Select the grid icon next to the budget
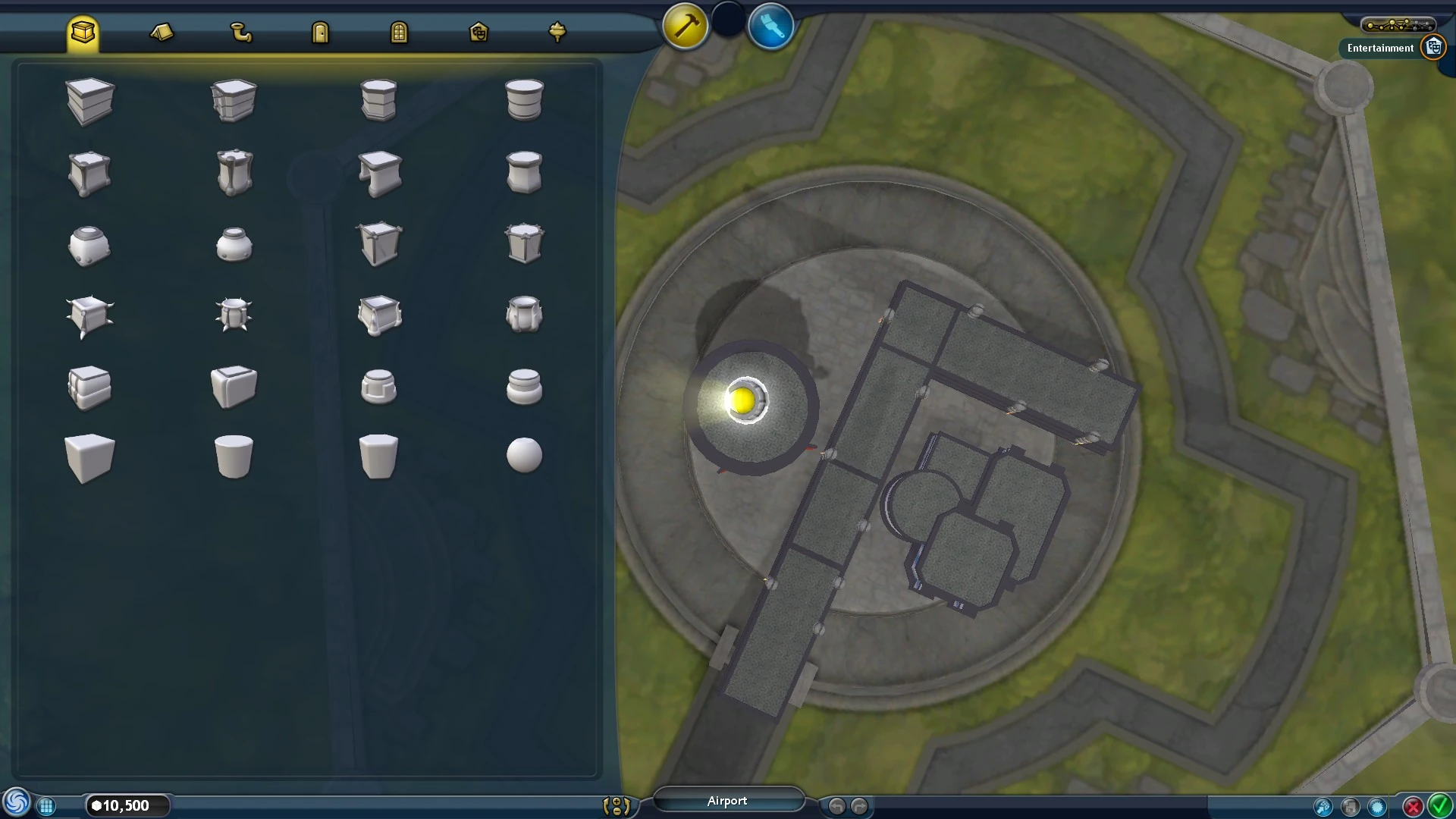This screenshot has width=1456, height=819. coord(47,805)
